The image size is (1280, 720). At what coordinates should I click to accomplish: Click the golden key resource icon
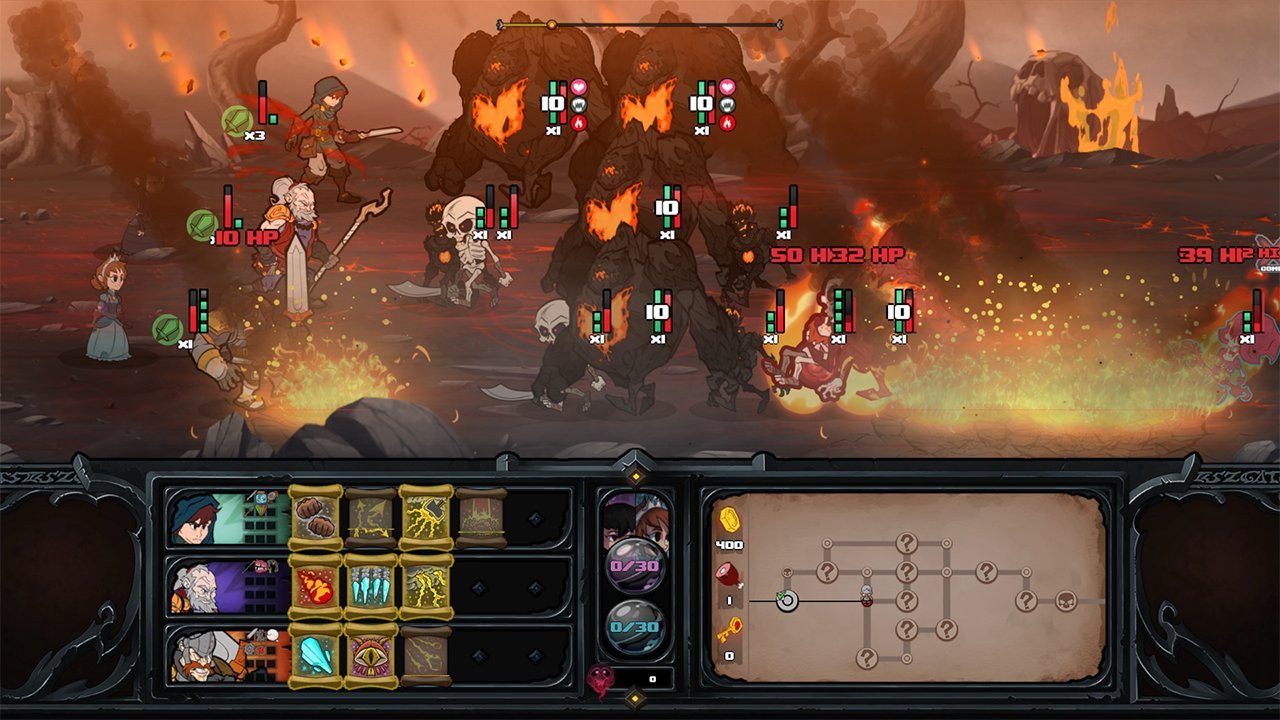tap(730, 627)
